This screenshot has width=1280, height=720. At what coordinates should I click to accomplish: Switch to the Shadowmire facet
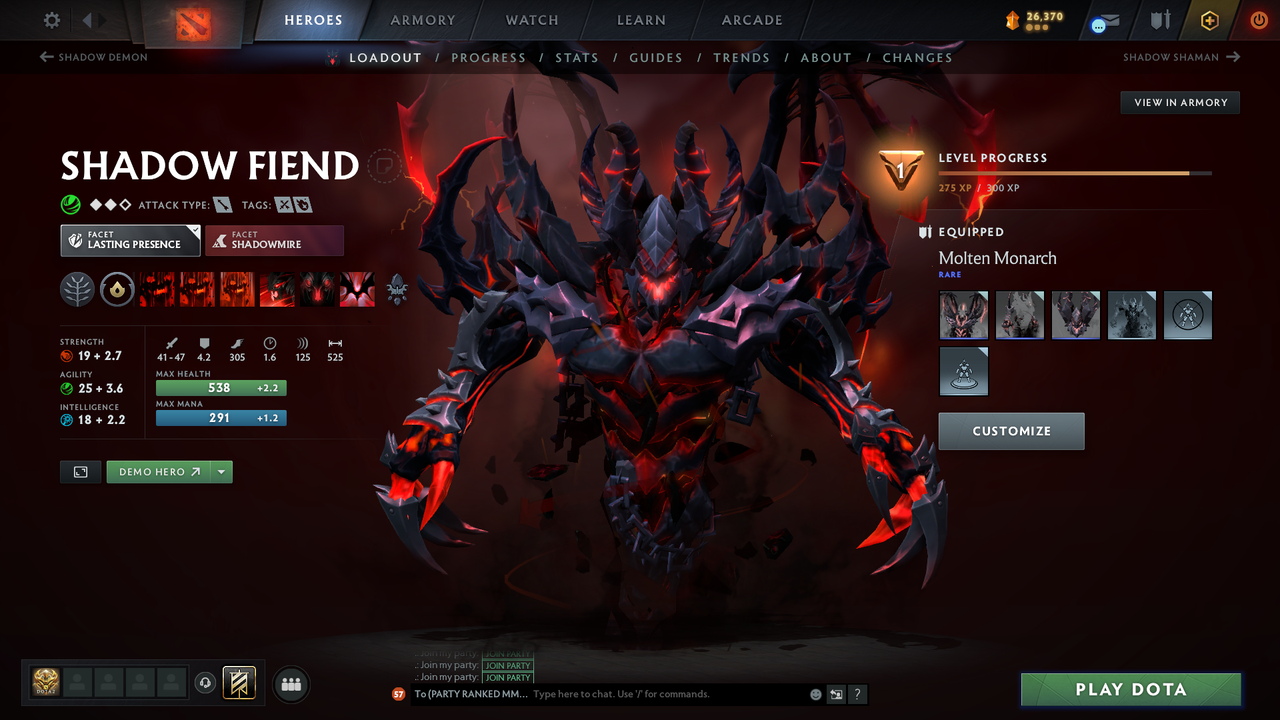(x=274, y=240)
